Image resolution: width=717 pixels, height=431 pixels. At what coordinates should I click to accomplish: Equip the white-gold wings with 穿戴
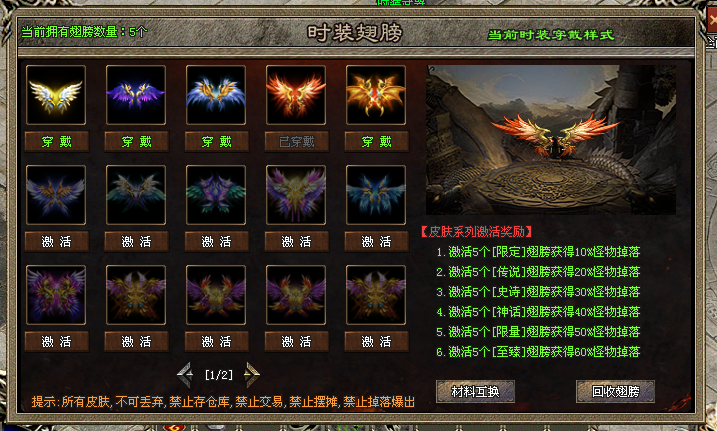coord(56,141)
